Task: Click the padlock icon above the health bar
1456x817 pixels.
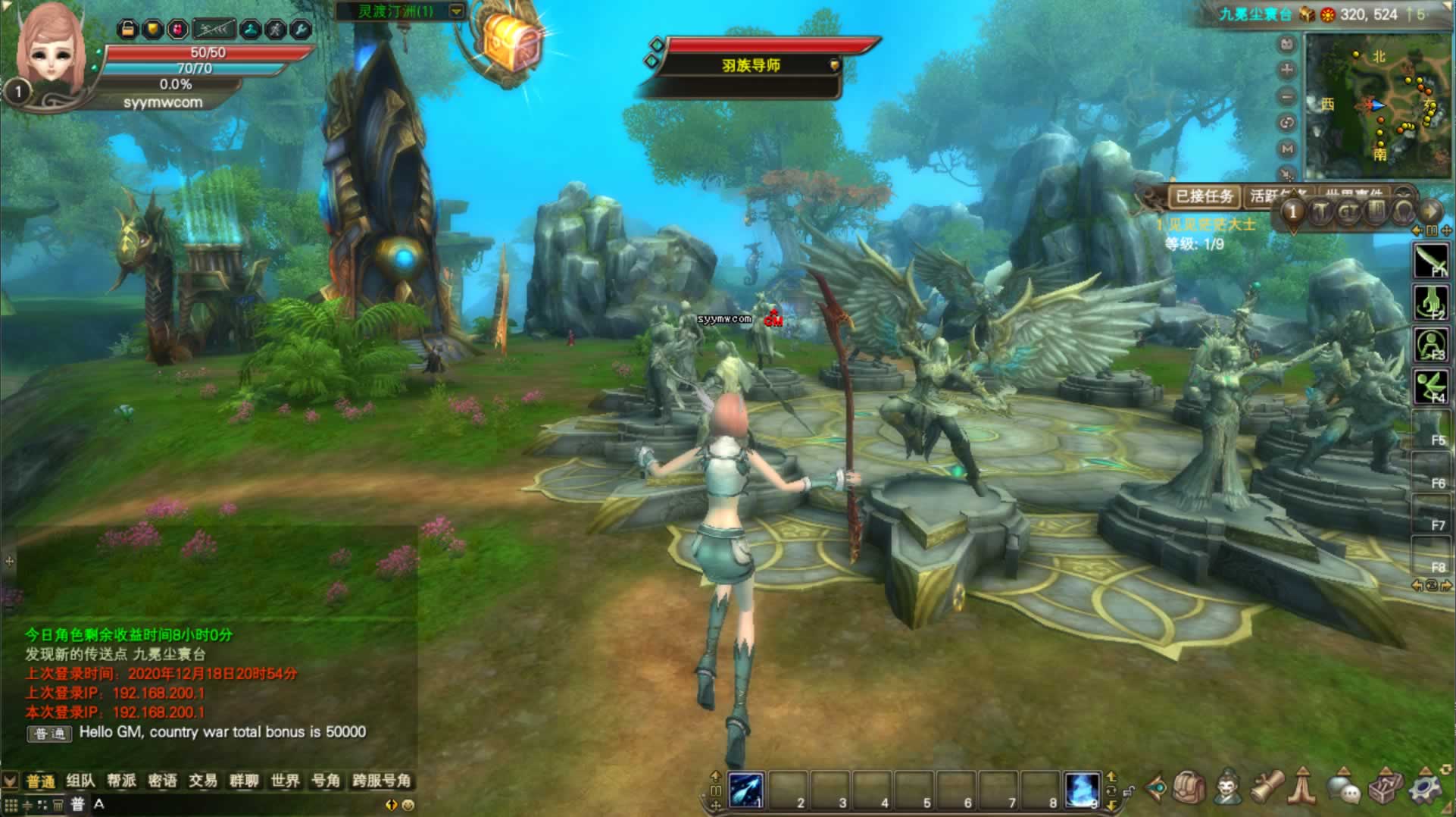Action: click(128, 29)
